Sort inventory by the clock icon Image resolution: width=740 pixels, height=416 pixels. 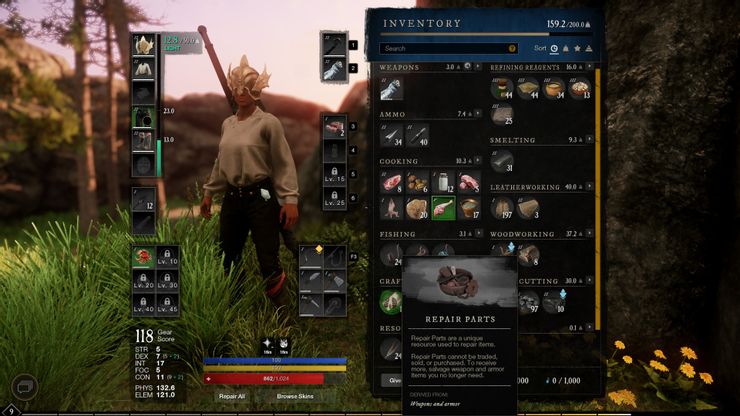[554, 48]
